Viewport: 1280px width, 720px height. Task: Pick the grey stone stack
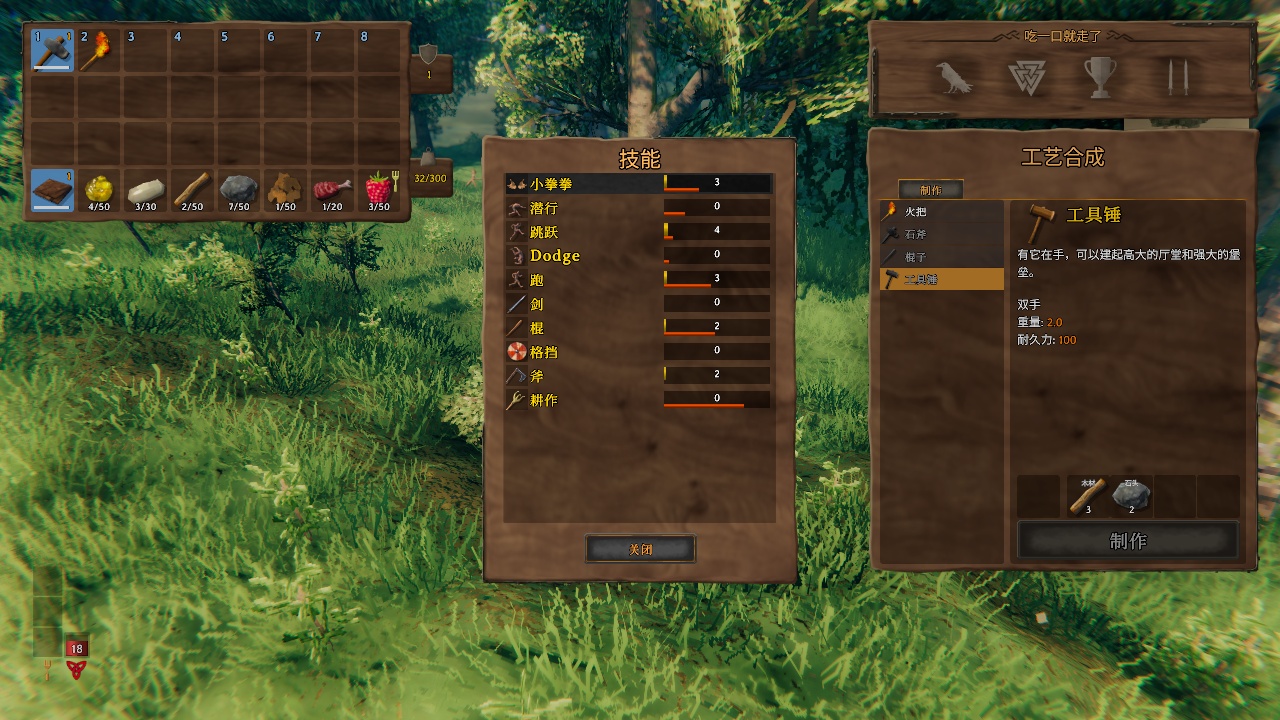238,190
